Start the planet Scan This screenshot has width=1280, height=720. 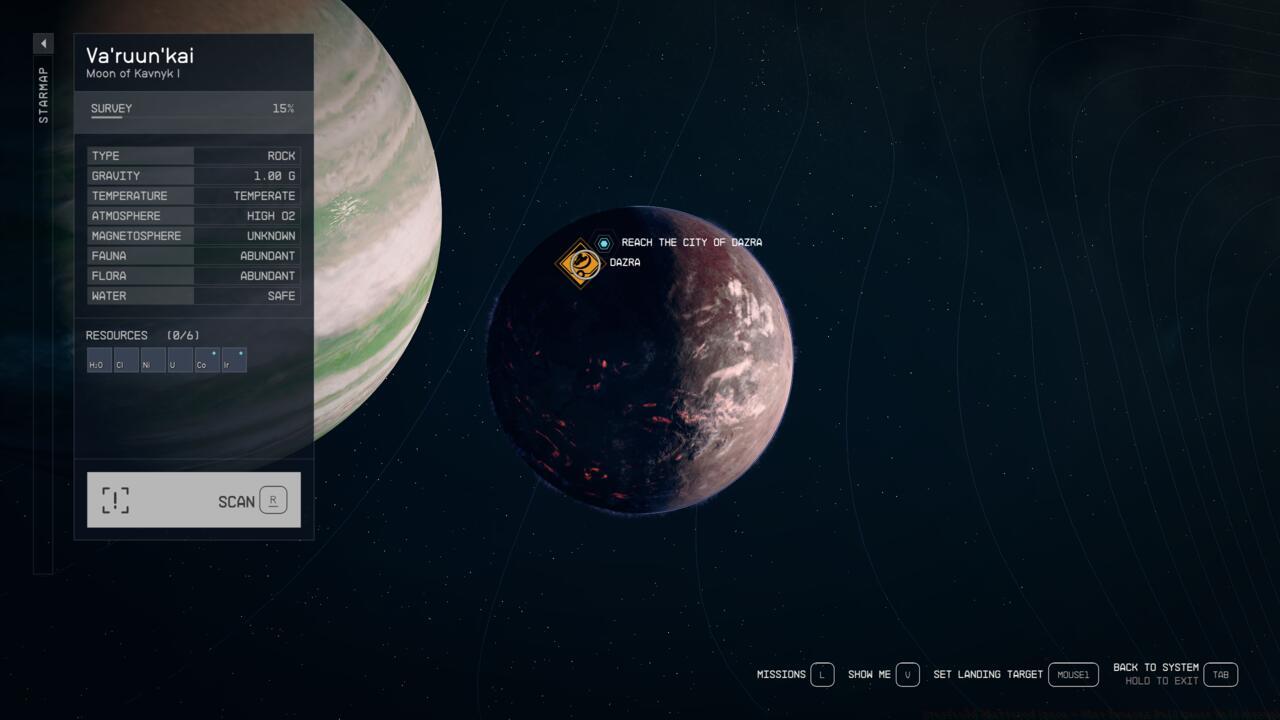tap(194, 500)
